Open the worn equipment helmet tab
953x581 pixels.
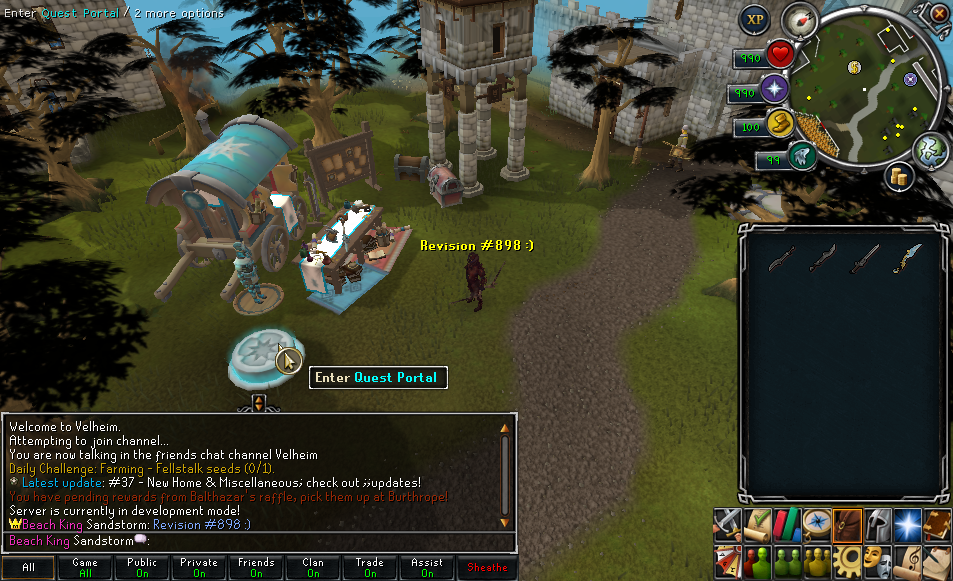tap(880, 524)
